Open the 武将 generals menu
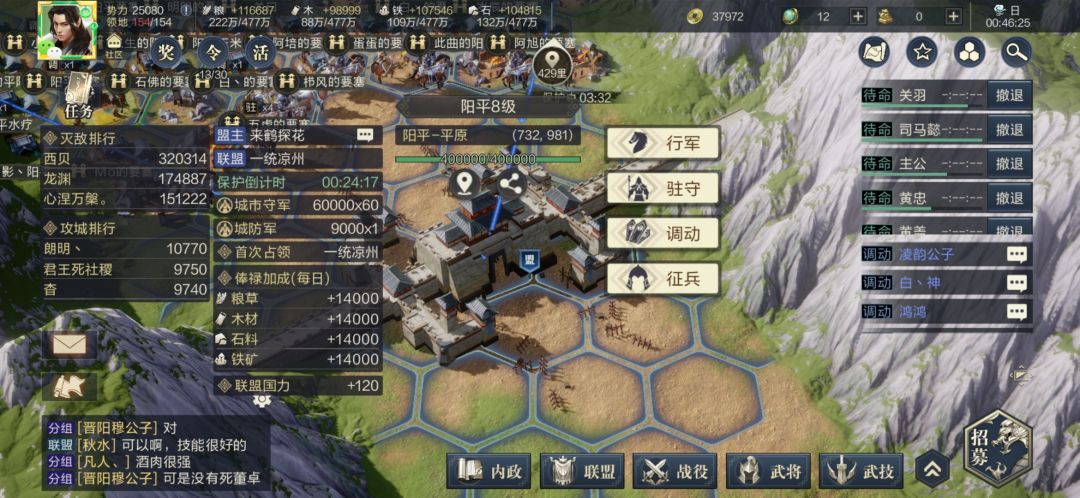1080x498 pixels. pyautogui.click(x=768, y=470)
